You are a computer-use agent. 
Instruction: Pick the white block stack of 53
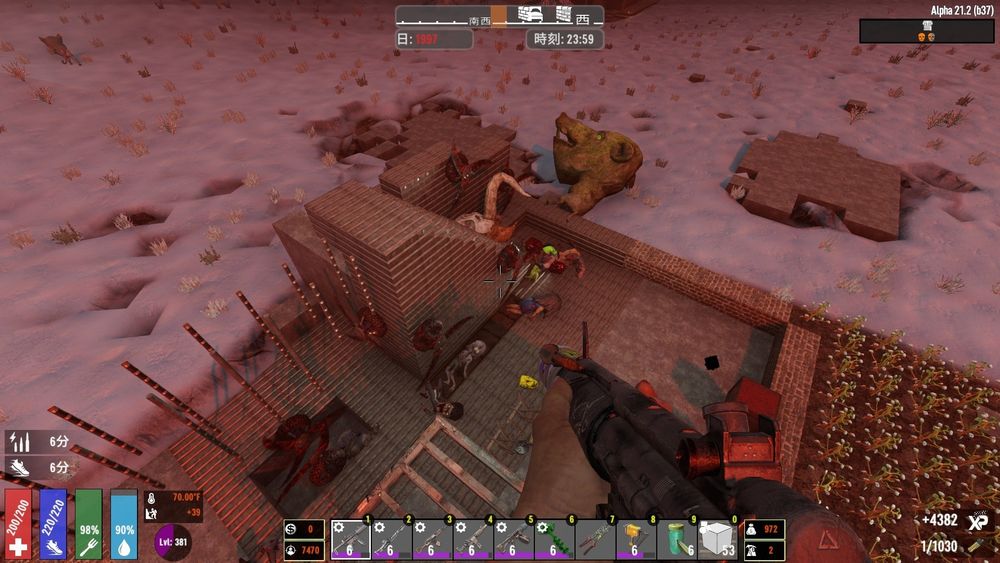point(717,540)
